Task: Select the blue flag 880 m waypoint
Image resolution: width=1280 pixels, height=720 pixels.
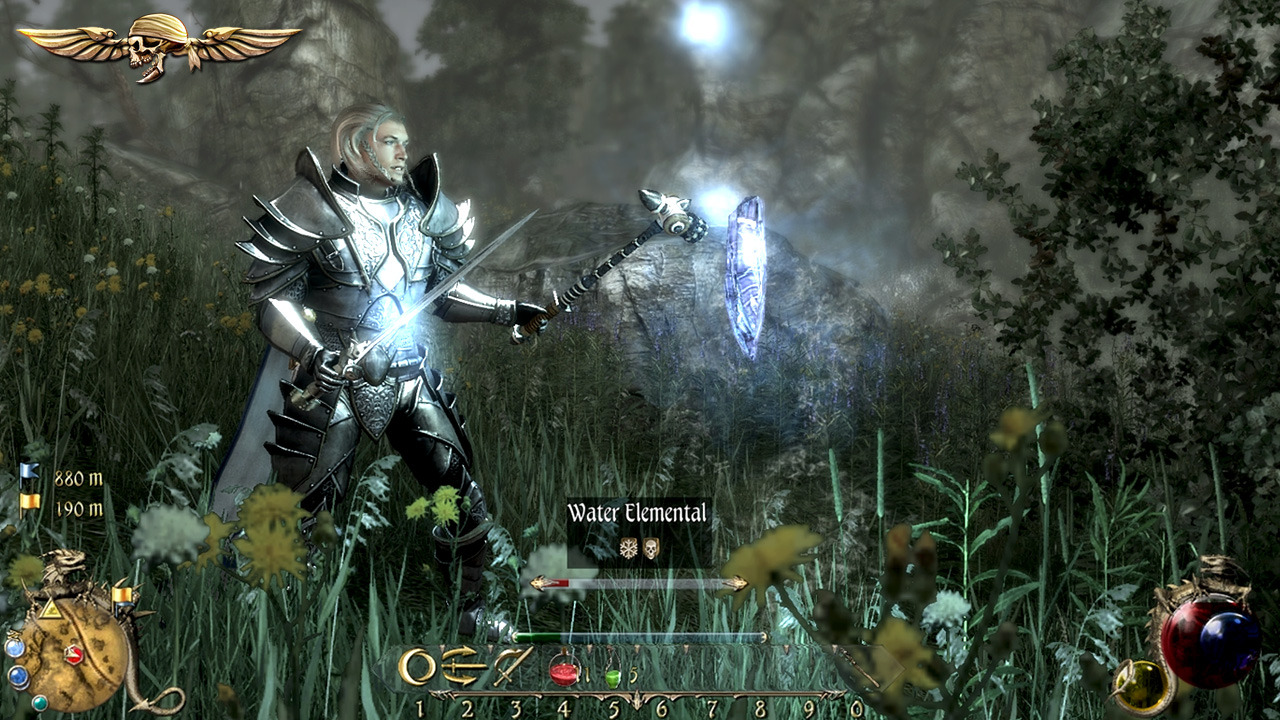Action: coord(30,478)
